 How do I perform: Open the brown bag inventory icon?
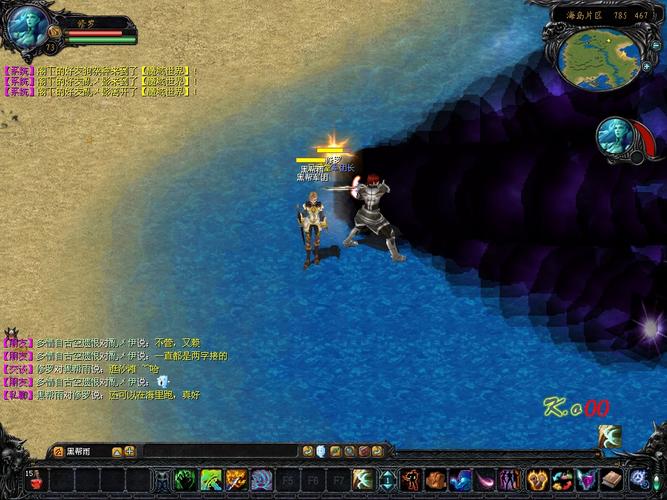[x=437, y=480]
